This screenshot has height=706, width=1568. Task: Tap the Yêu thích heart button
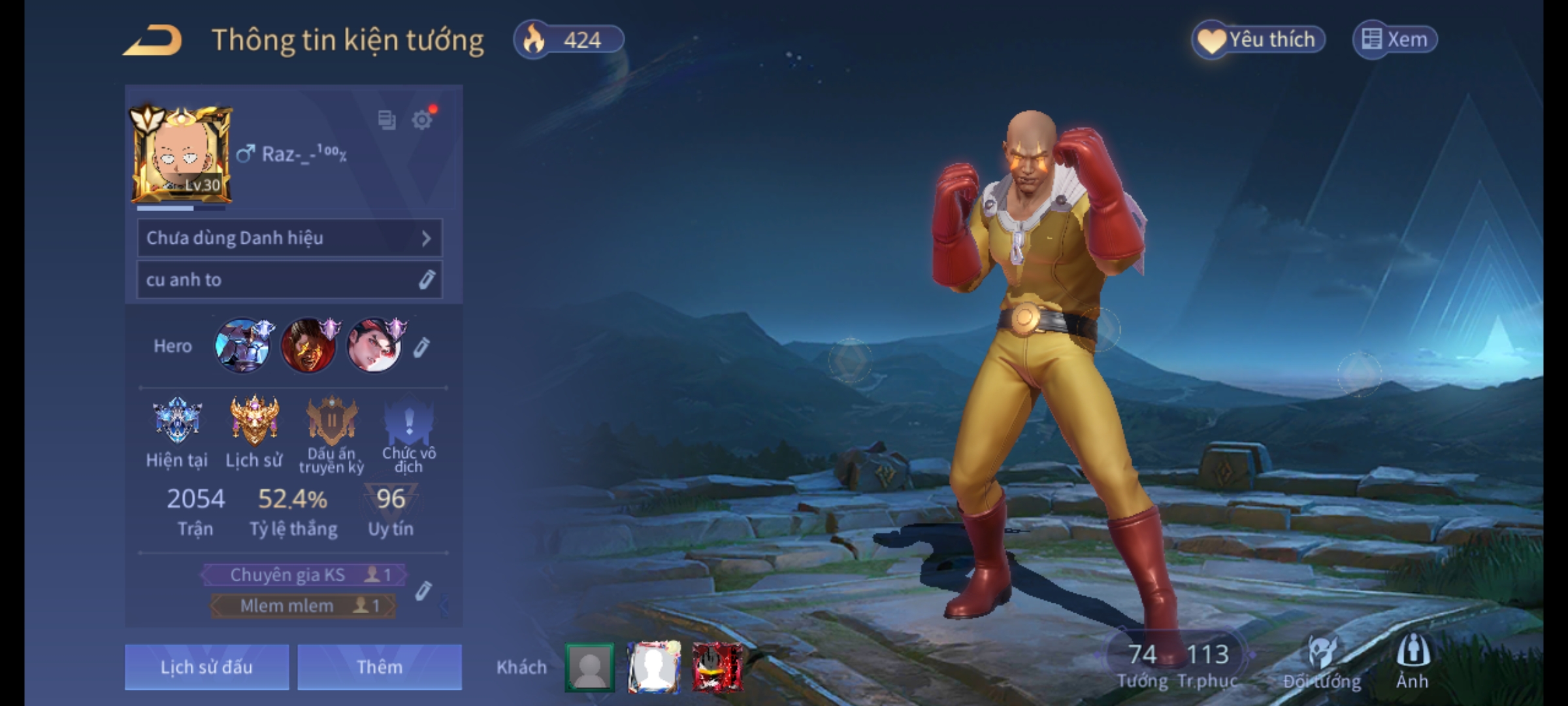(x=1258, y=39)
